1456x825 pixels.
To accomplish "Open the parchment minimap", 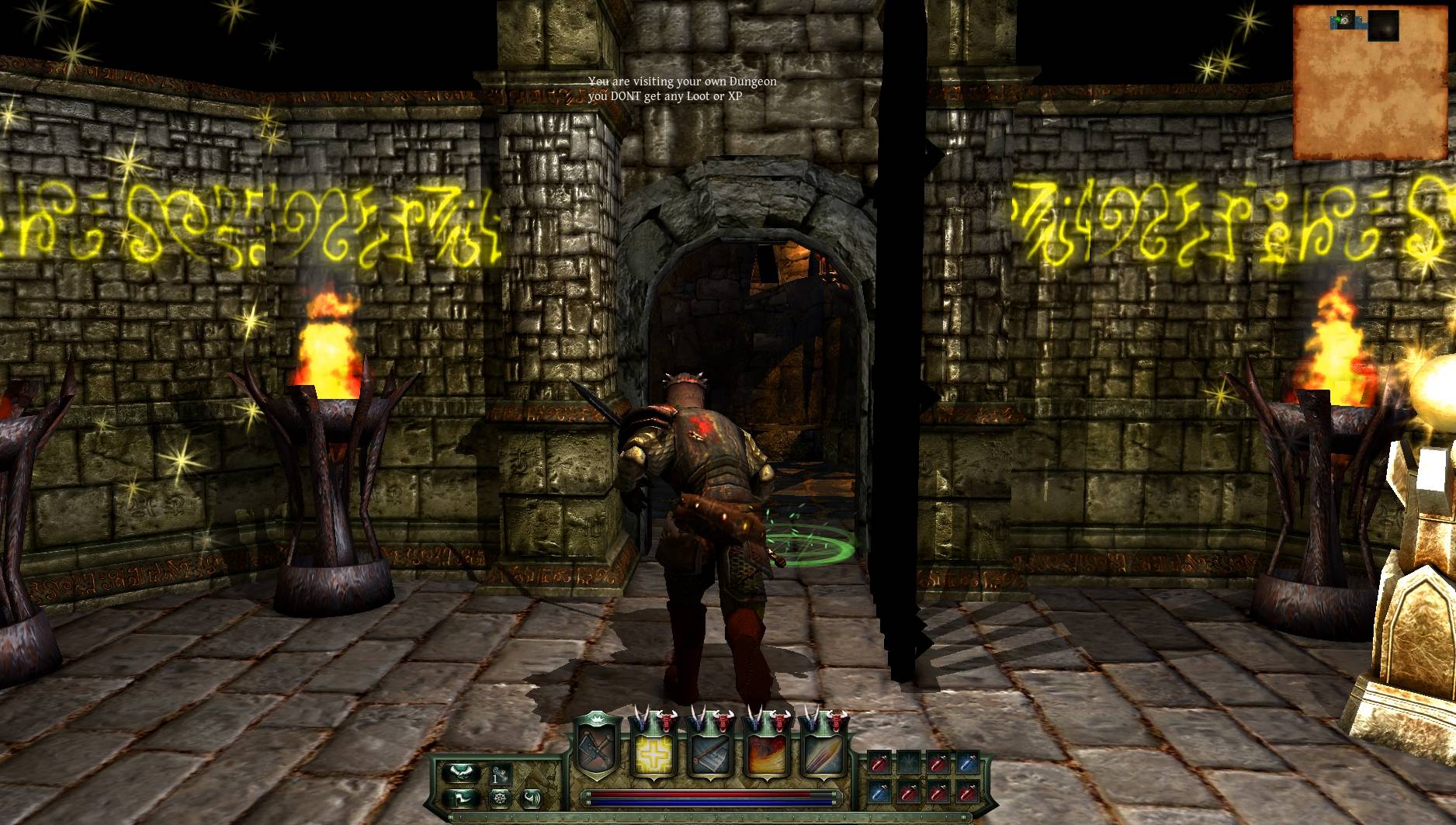I will (x=1371, y=81).
